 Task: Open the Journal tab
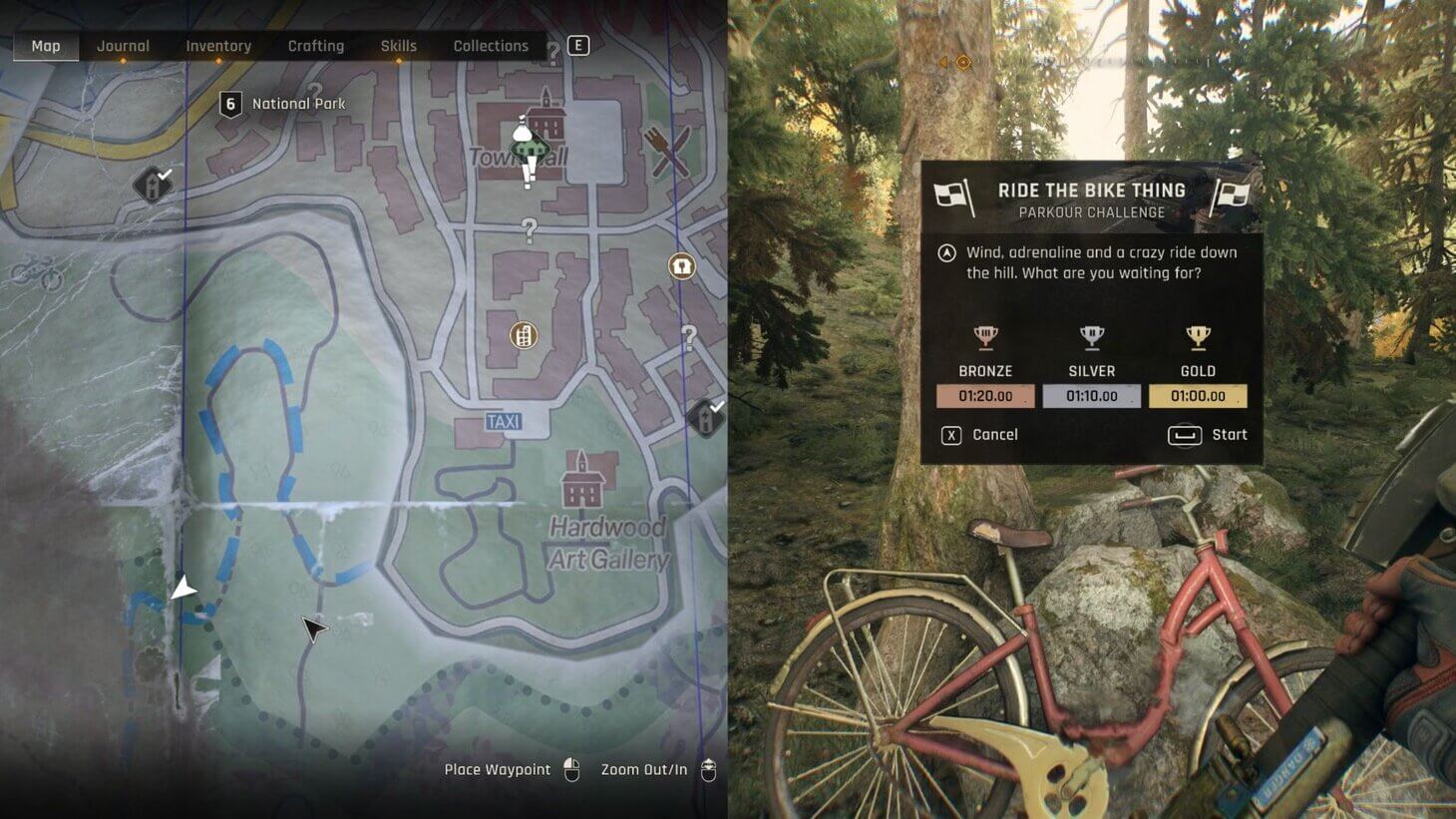point(123,46)
